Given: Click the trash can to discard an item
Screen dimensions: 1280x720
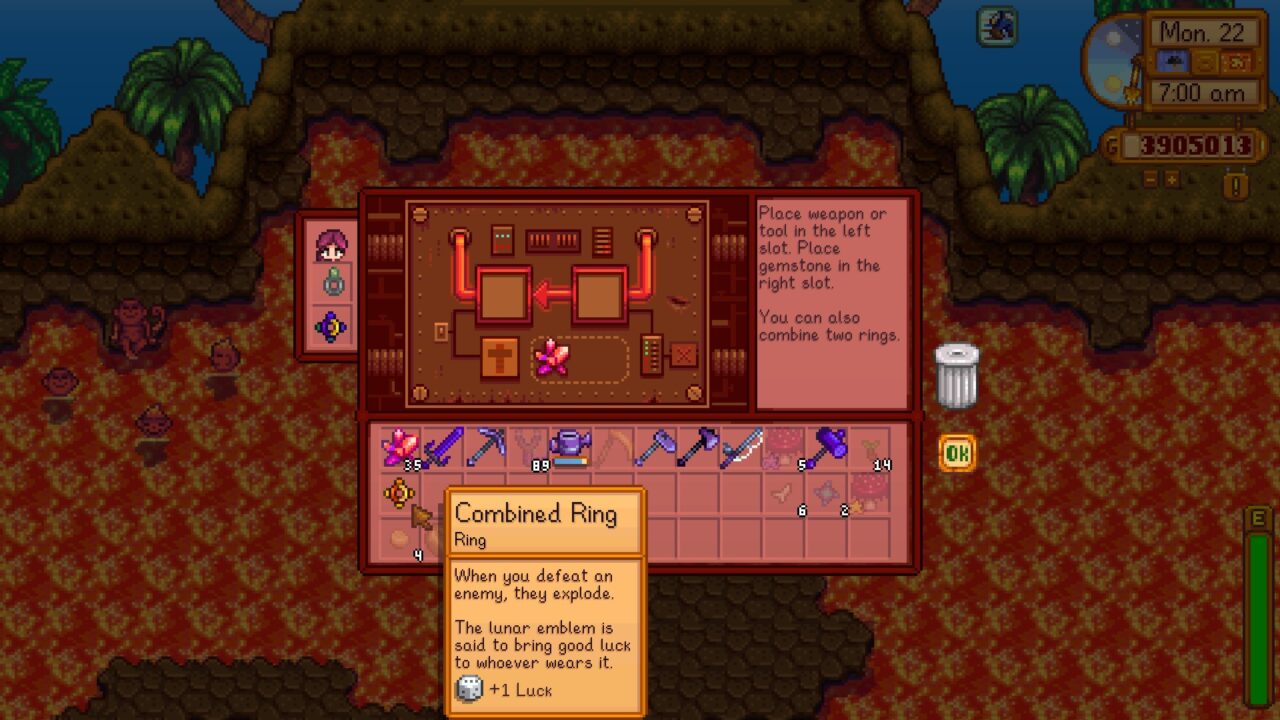Looking at the screenshot, I should 956,375.
